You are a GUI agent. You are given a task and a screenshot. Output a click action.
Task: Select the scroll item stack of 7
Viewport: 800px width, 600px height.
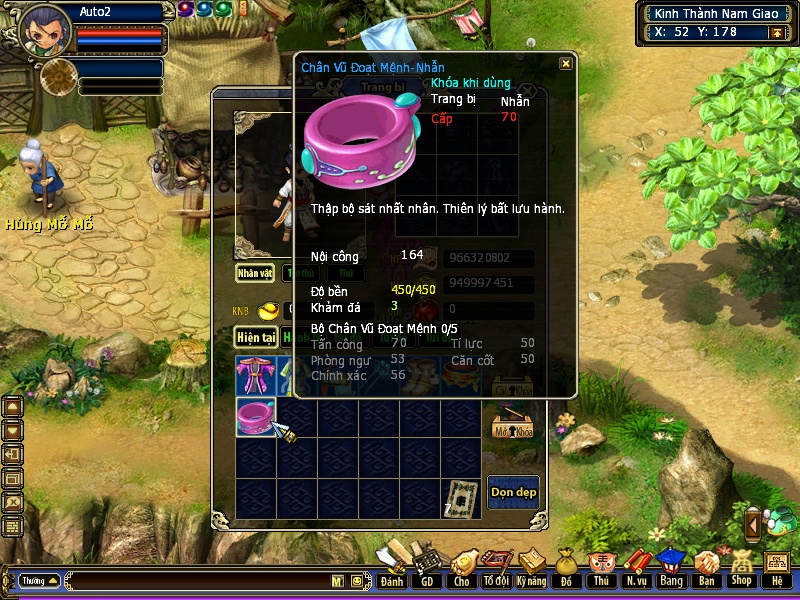460,497
